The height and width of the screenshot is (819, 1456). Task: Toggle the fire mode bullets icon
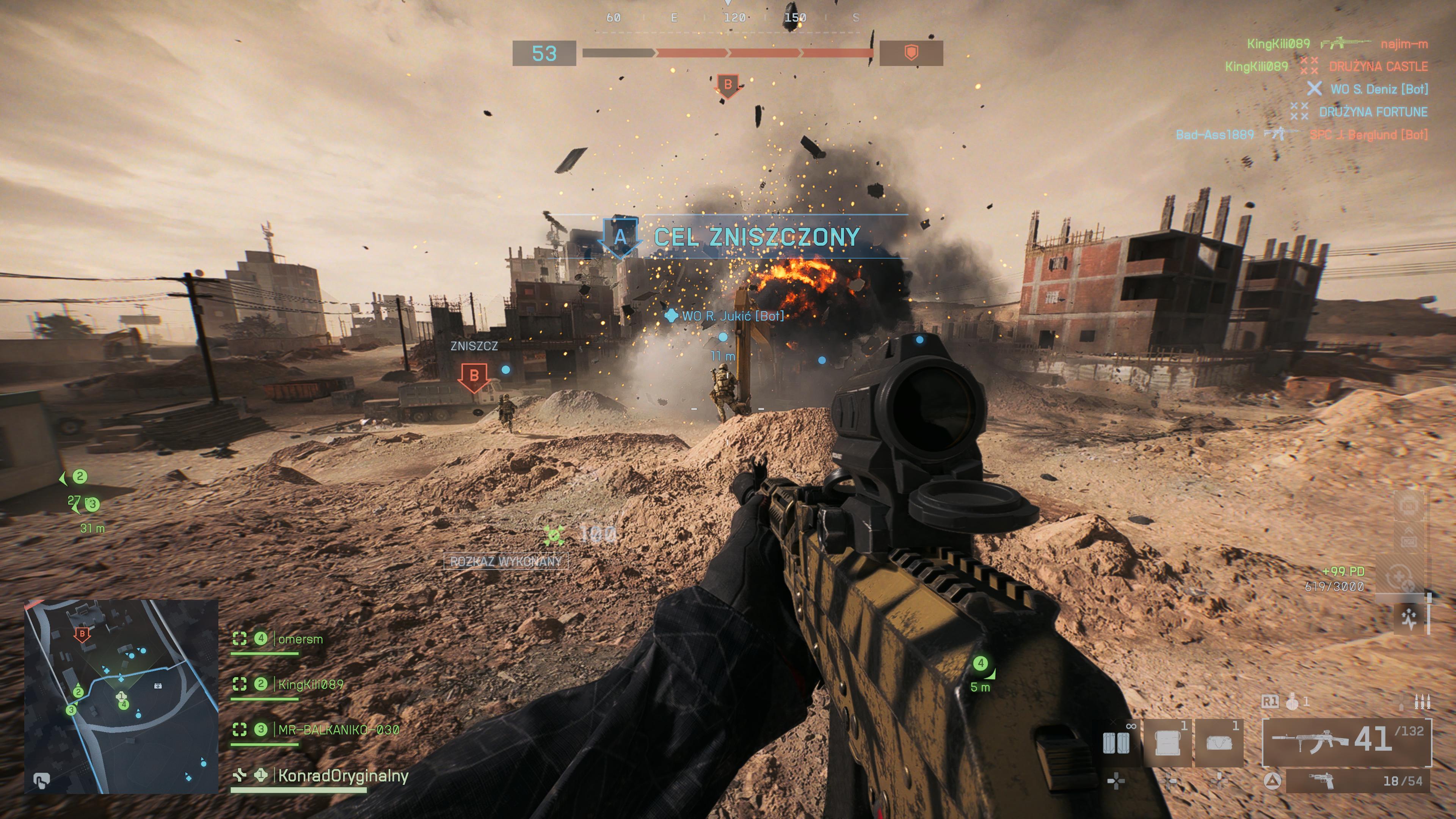(x=1422, y=702)
